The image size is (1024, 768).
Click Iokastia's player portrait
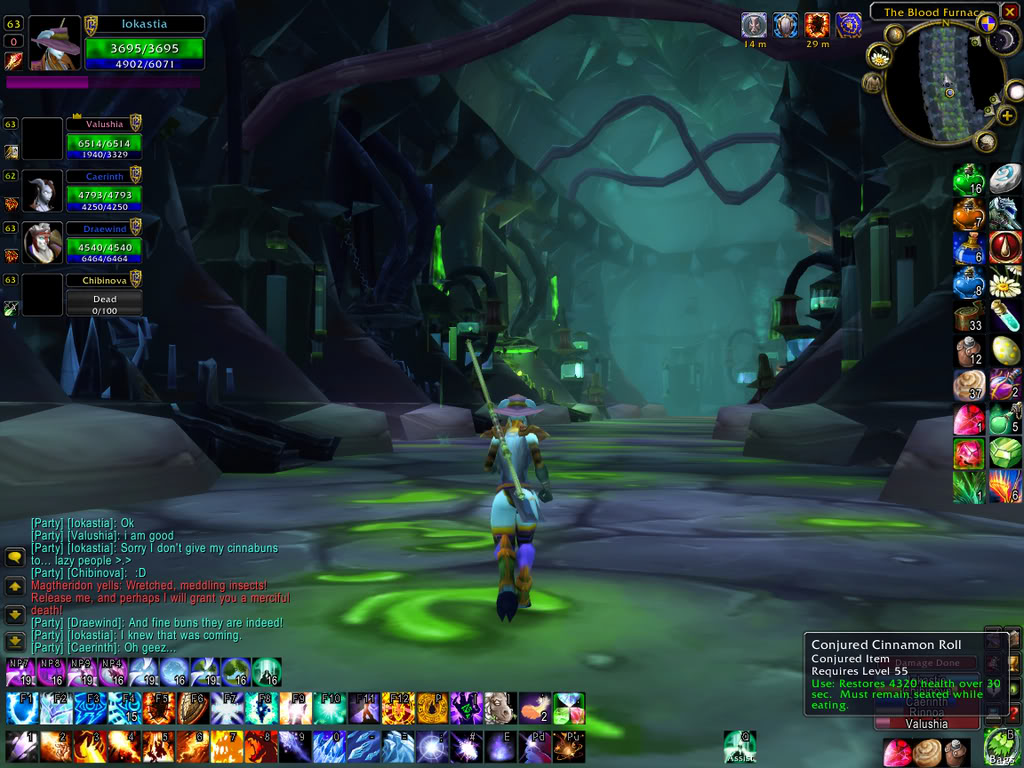click(55, 42)
